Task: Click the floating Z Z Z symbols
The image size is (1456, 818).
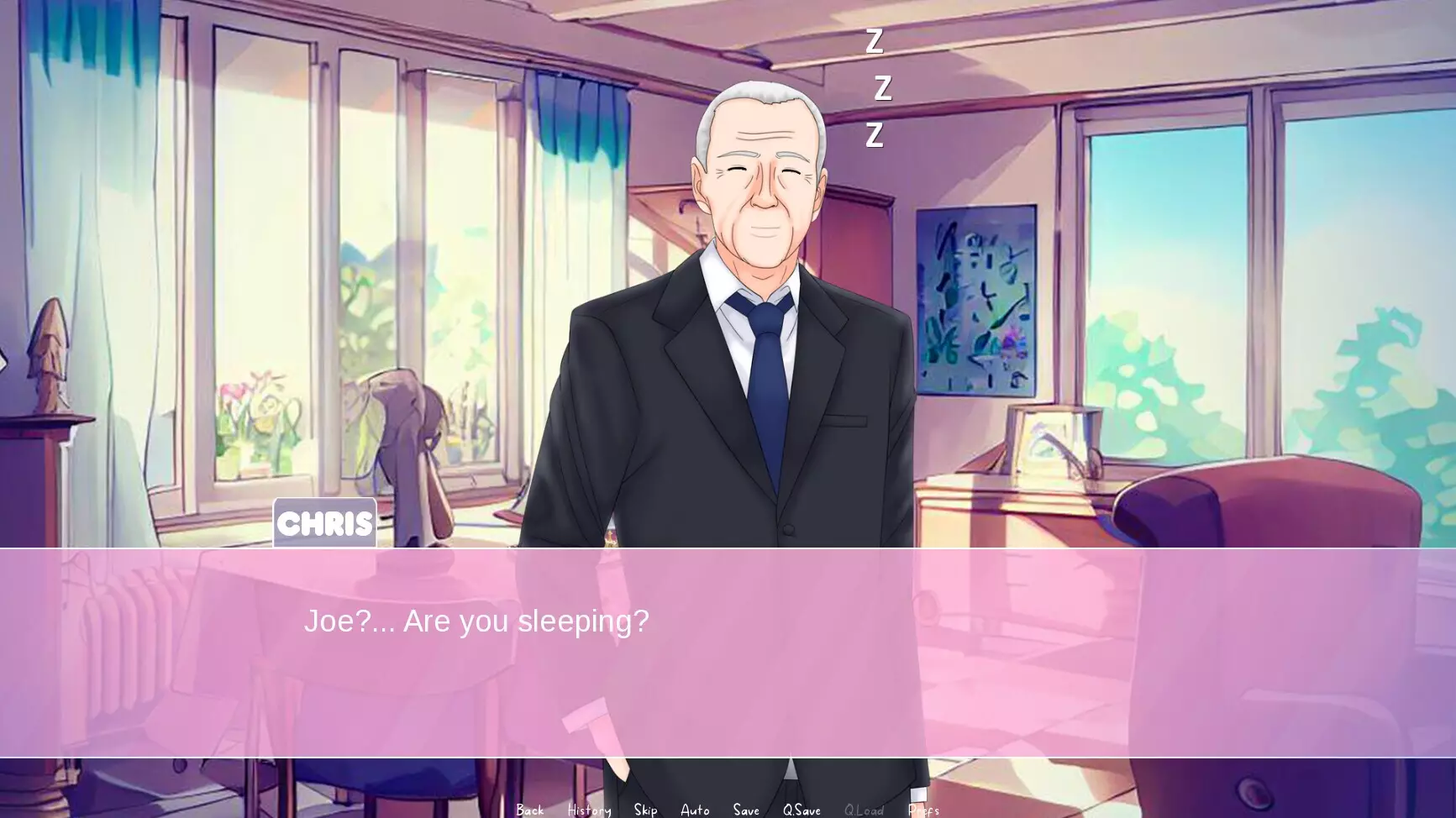Action: [878, 88]
